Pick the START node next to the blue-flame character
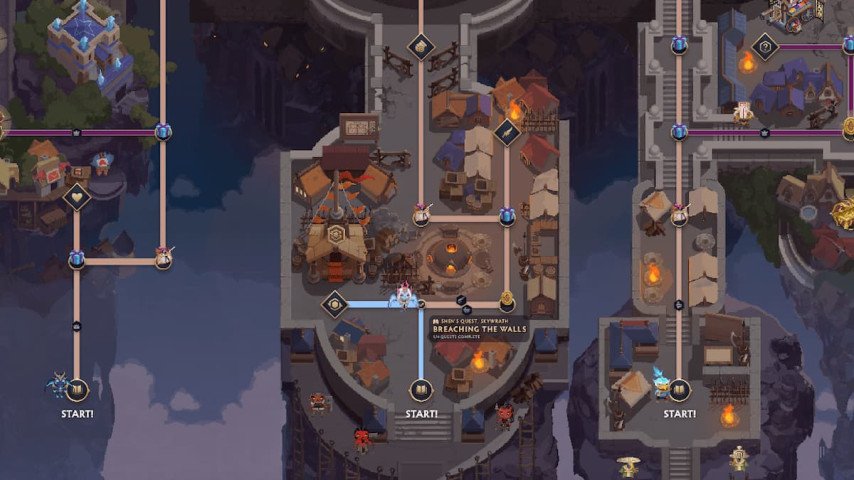 pos(679,390)
